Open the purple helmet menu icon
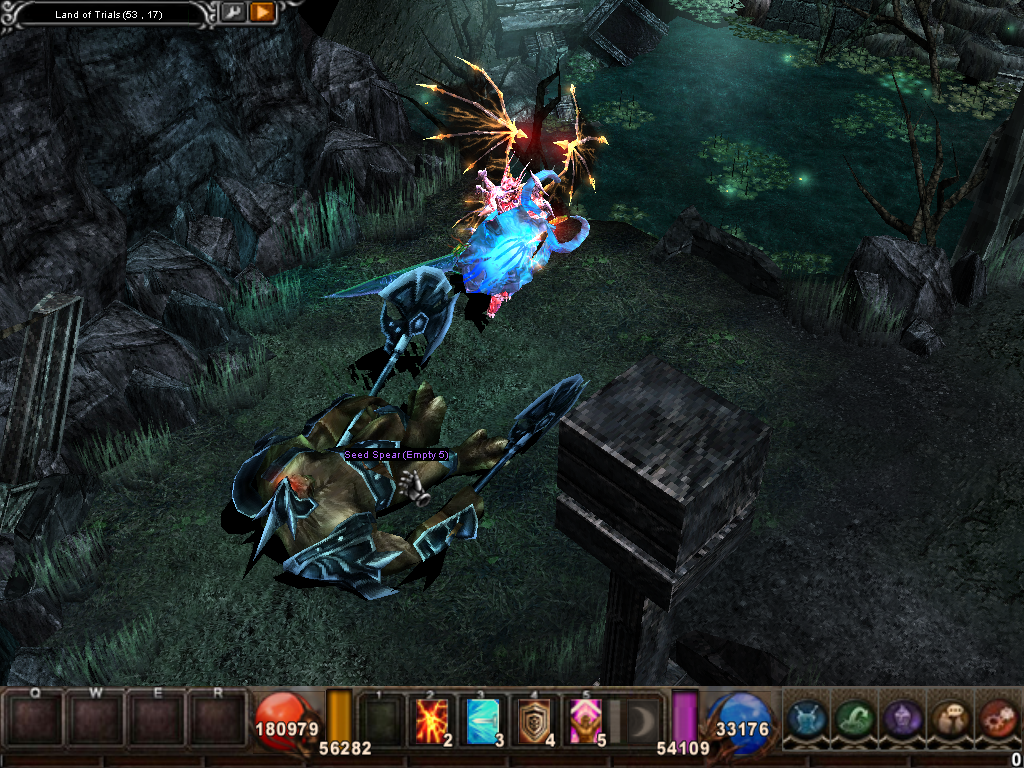The image size is (1024, 768). click(901, 718)
